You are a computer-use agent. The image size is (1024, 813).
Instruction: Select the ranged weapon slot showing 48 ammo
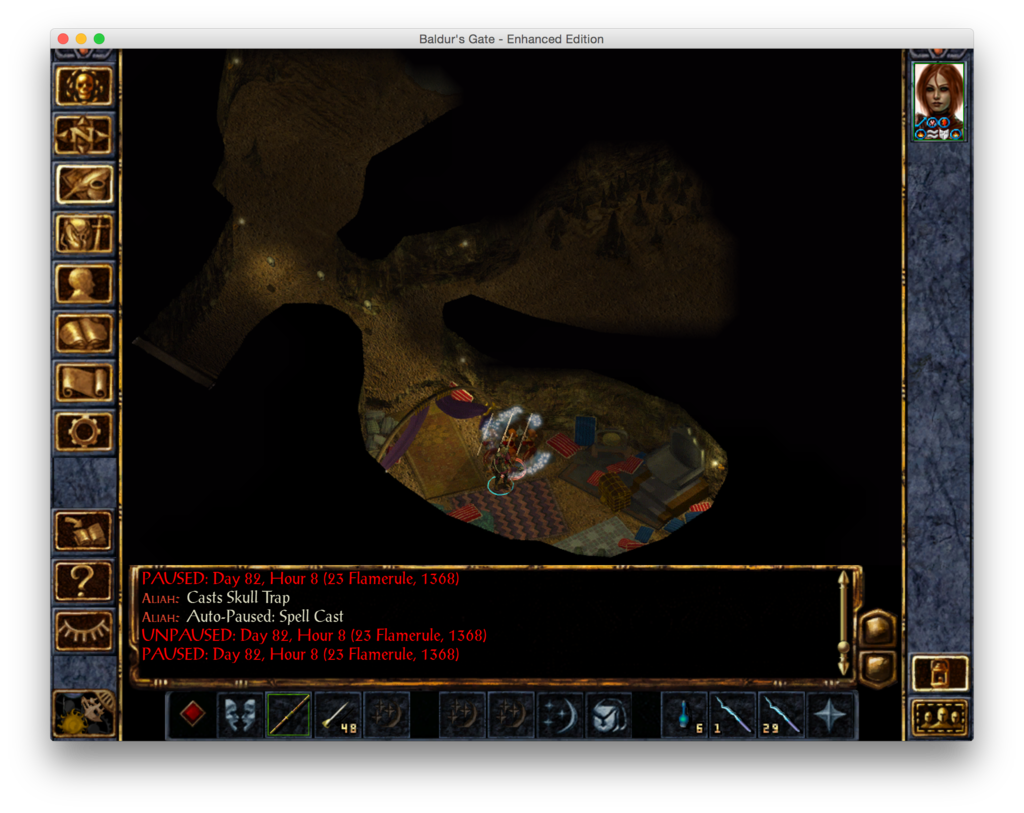point(338,715)
